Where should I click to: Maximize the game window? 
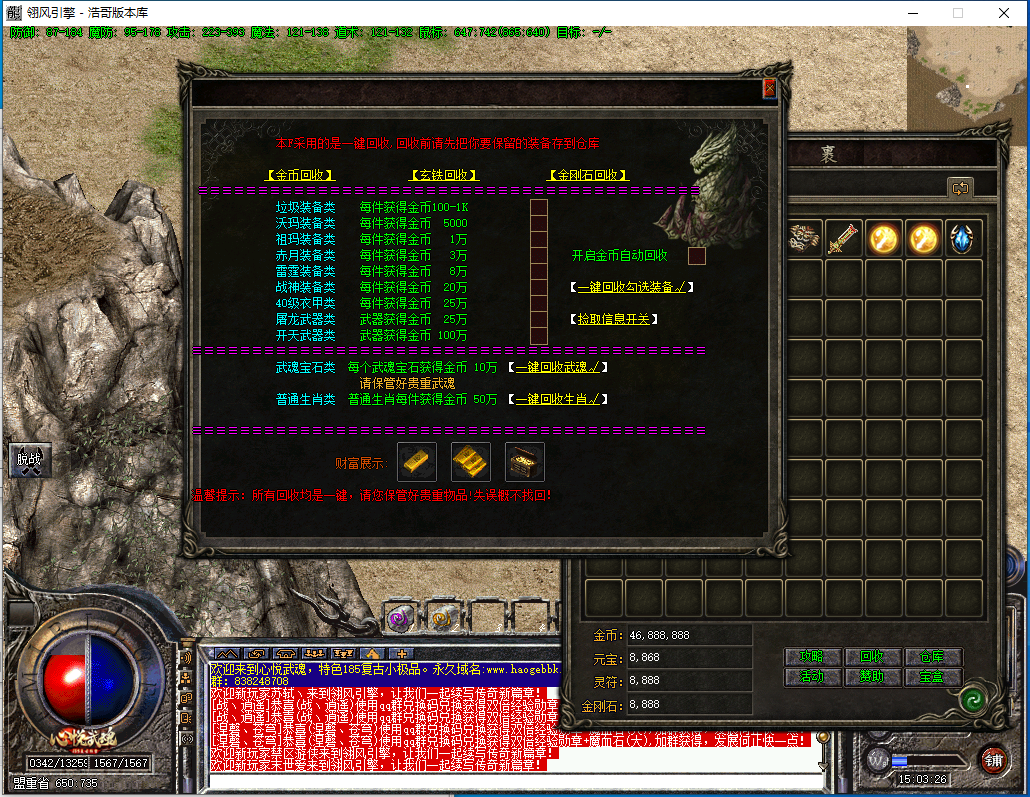957,13
